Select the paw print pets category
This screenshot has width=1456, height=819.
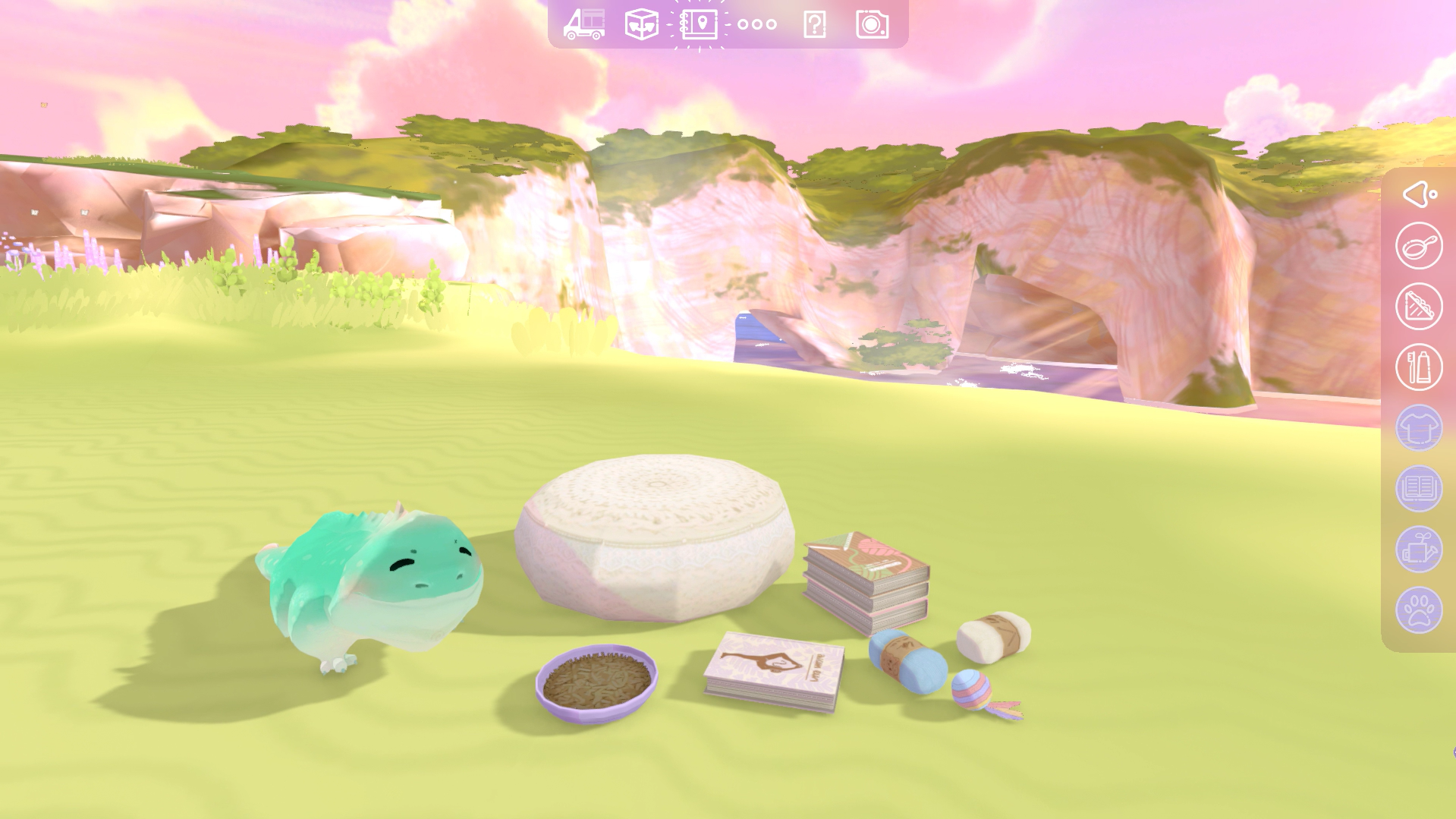1419,610
